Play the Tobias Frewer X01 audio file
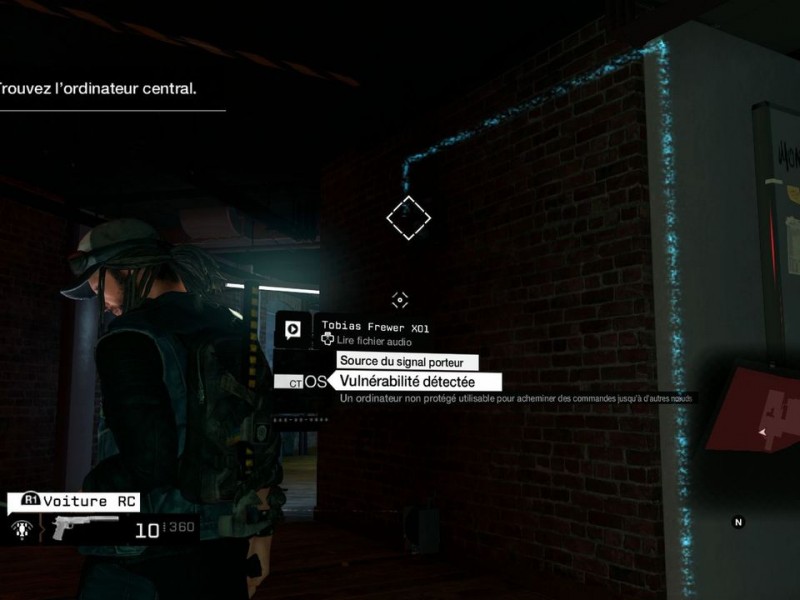The height and width of the screenshot is (600, 800). [x=294, y=329]
